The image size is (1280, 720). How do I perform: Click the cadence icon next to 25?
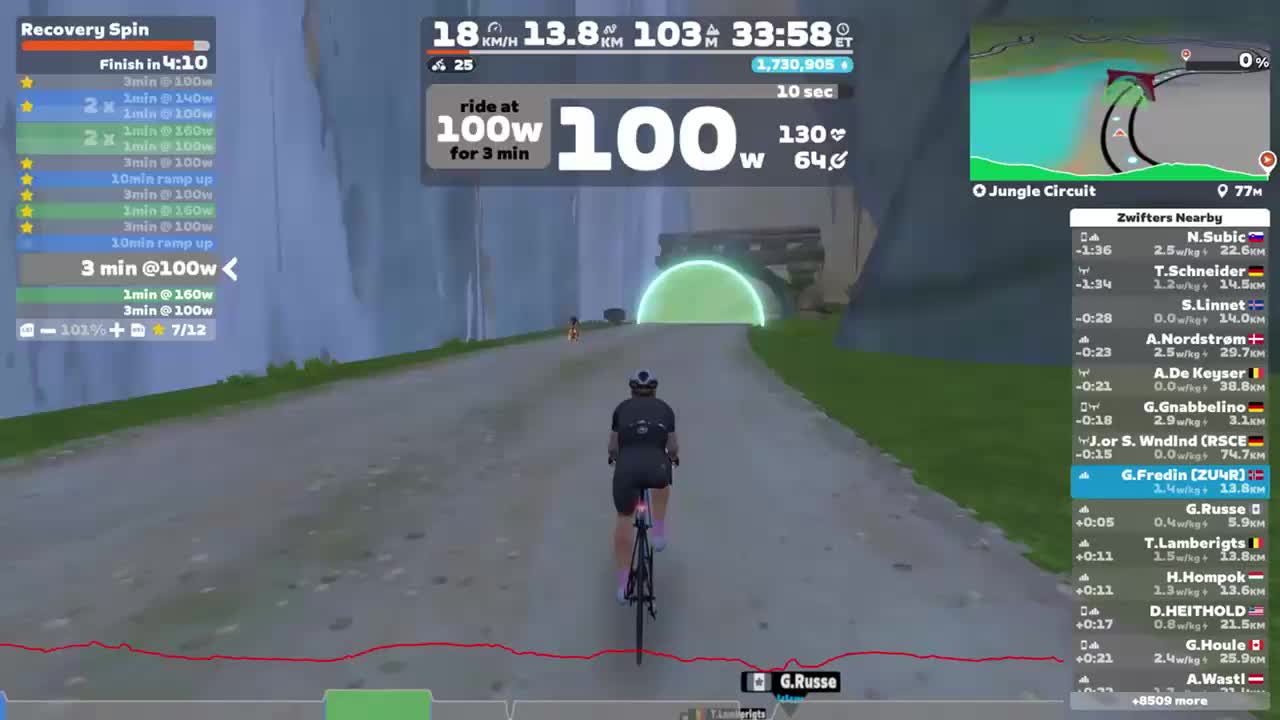point(439,65)
